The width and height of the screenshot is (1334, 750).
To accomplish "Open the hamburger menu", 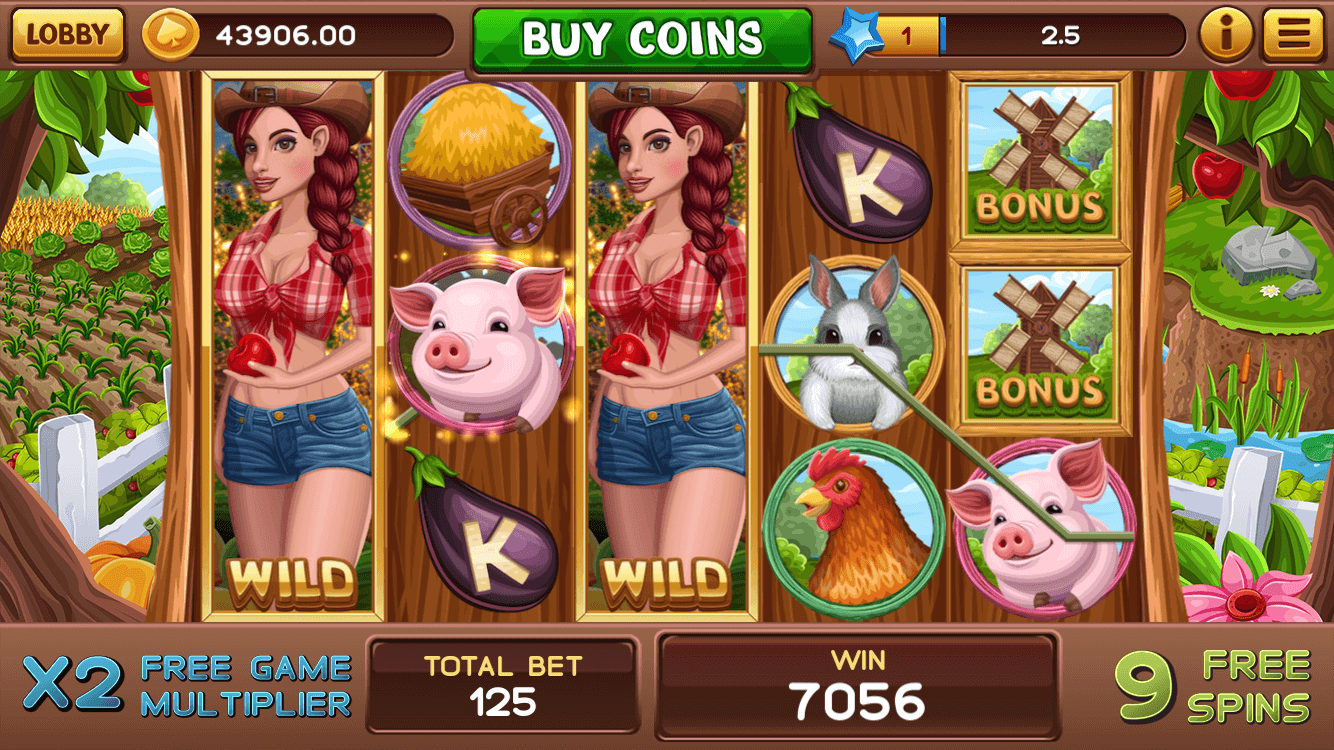I will pos(1293,36).
